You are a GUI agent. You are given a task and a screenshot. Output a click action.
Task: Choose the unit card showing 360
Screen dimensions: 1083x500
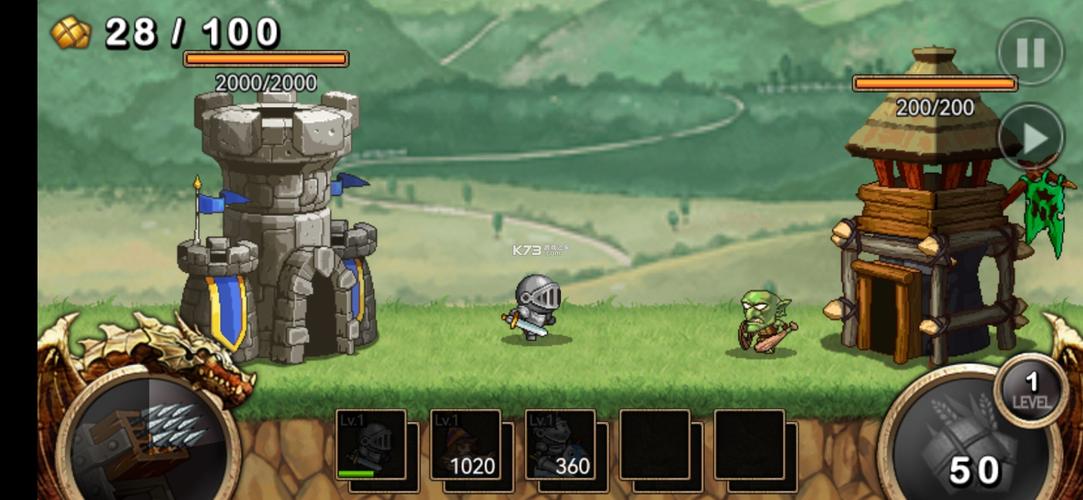coord(560,445)
